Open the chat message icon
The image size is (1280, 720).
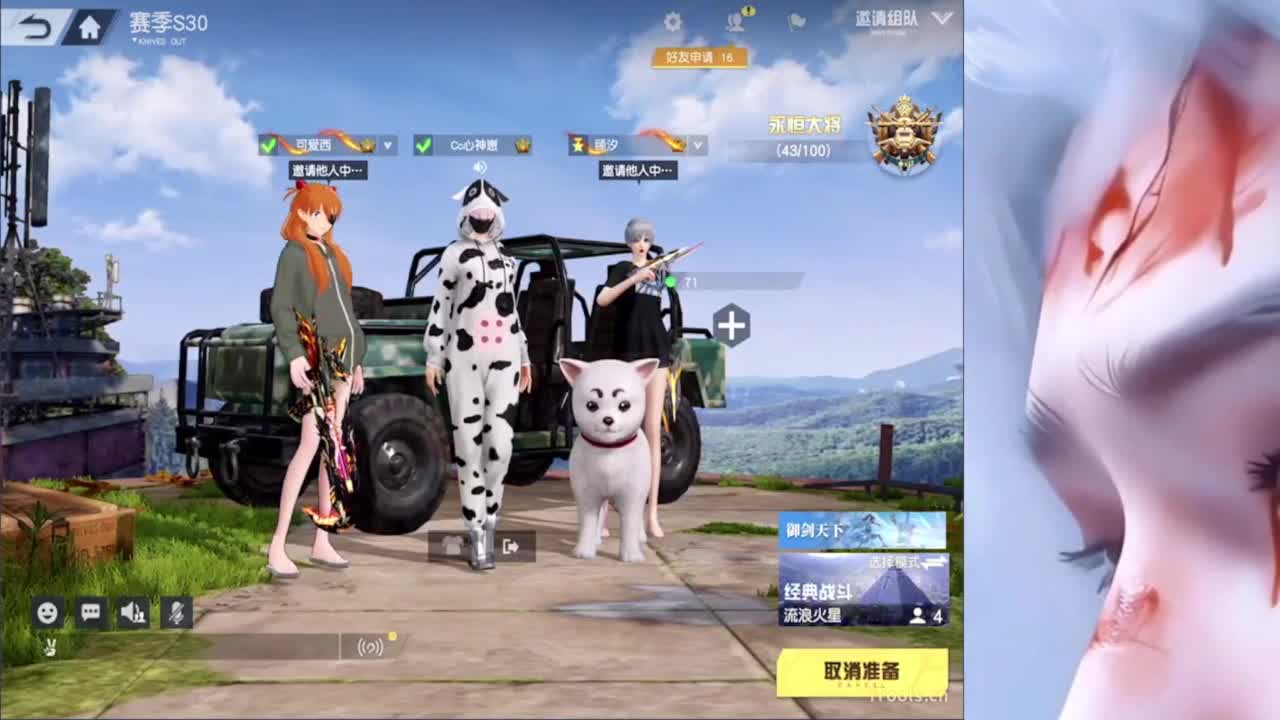89,614
